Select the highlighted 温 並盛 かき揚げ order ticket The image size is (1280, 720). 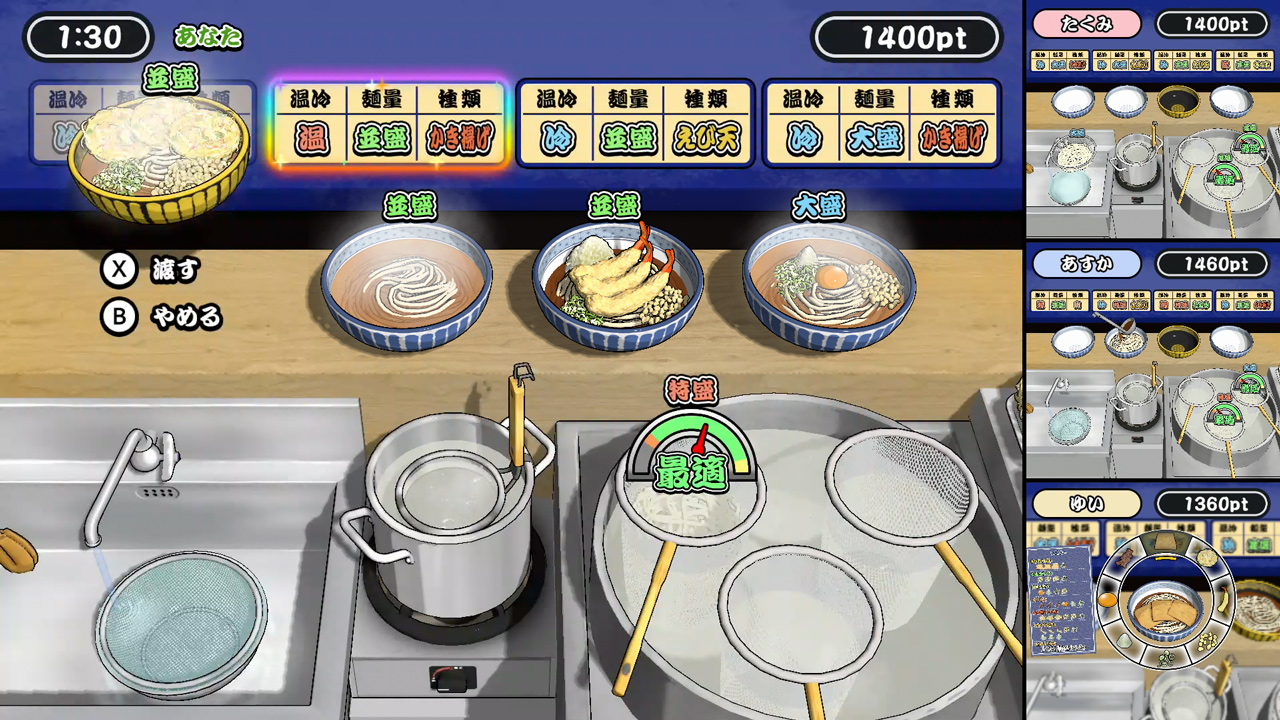(x=390, y=122)
